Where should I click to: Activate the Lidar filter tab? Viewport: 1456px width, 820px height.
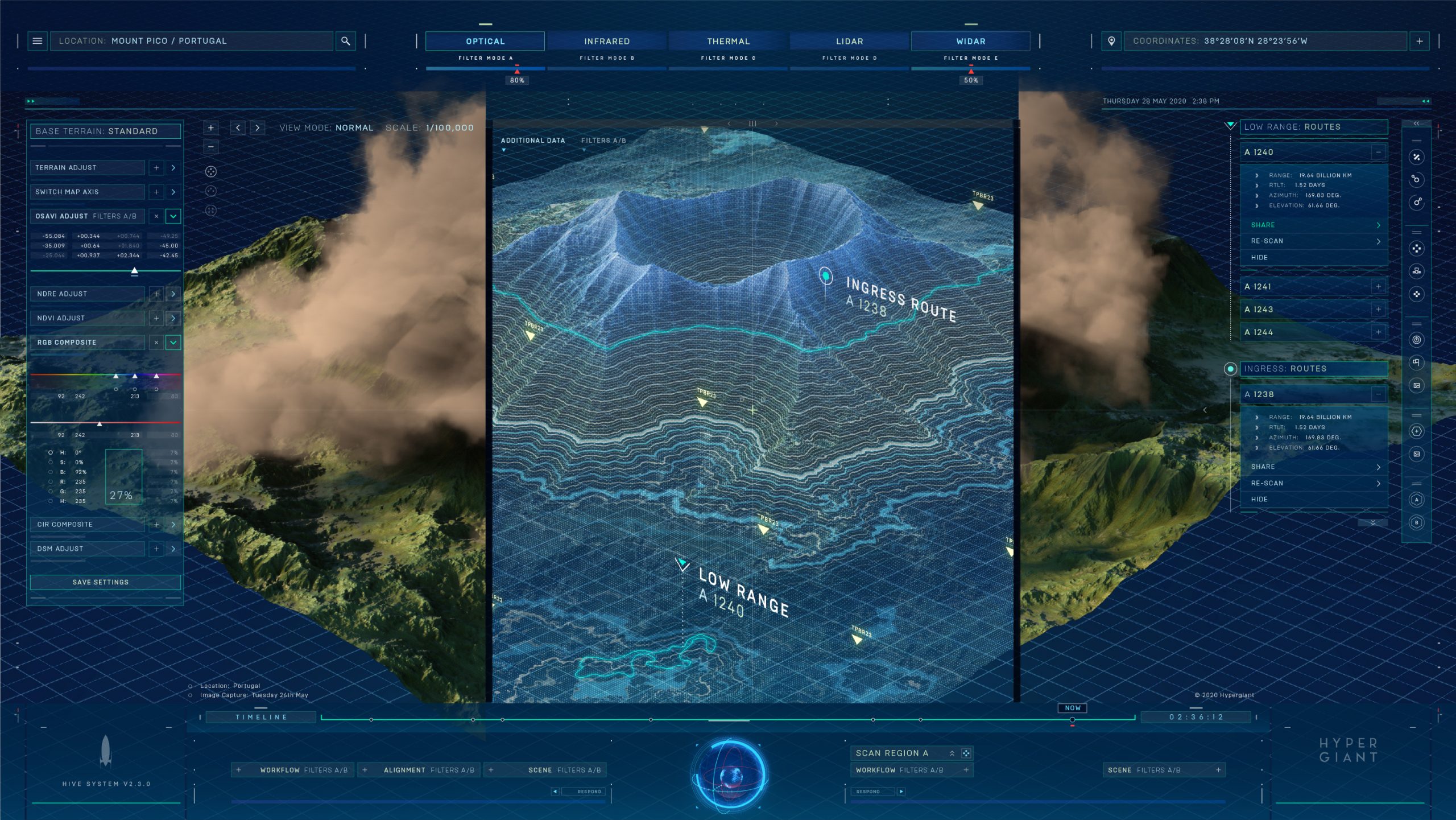pos(849,41)
